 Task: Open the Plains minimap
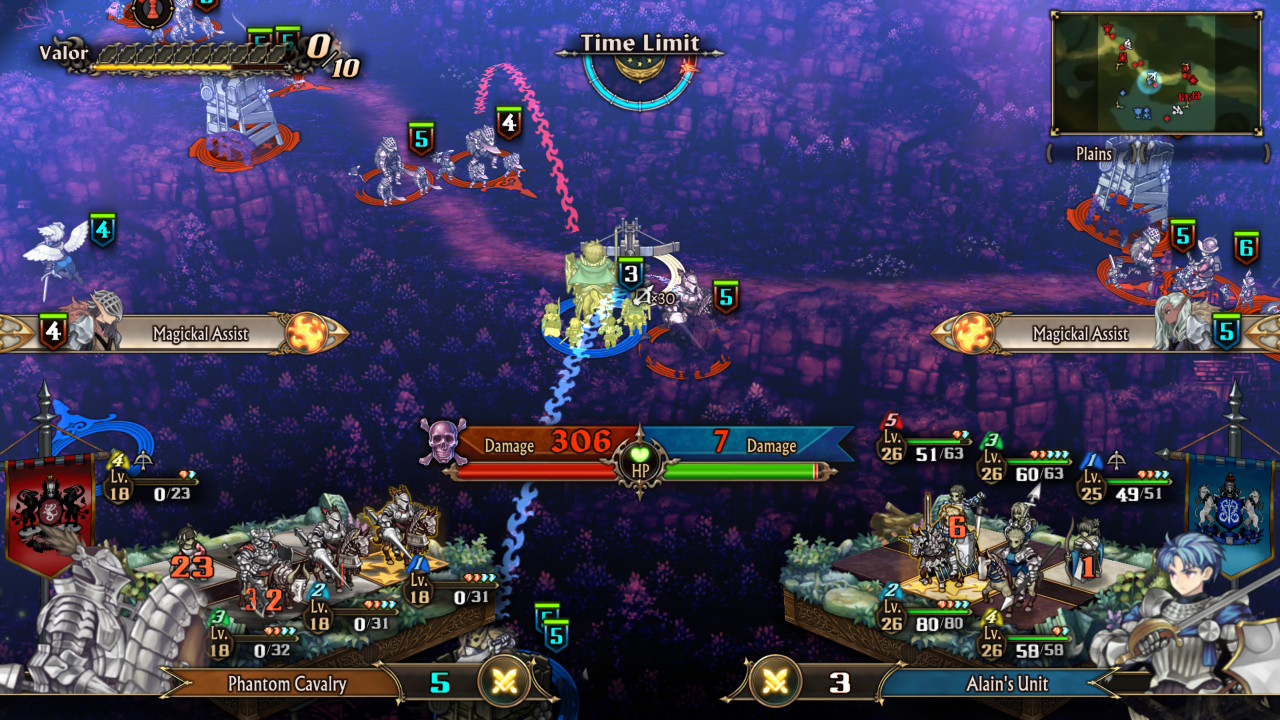click(1155, 73)
